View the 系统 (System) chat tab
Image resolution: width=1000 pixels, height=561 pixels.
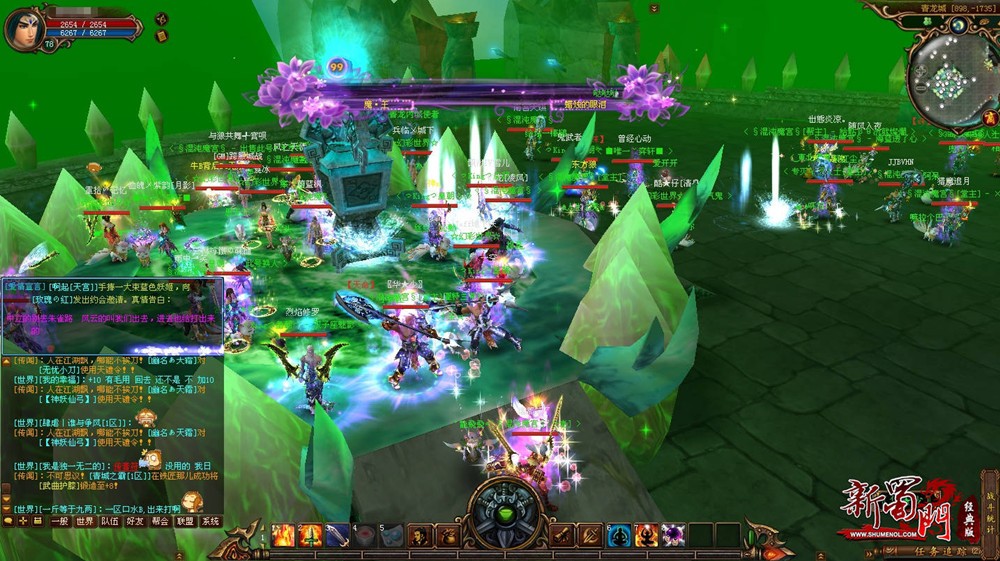[x=210, y=521]
